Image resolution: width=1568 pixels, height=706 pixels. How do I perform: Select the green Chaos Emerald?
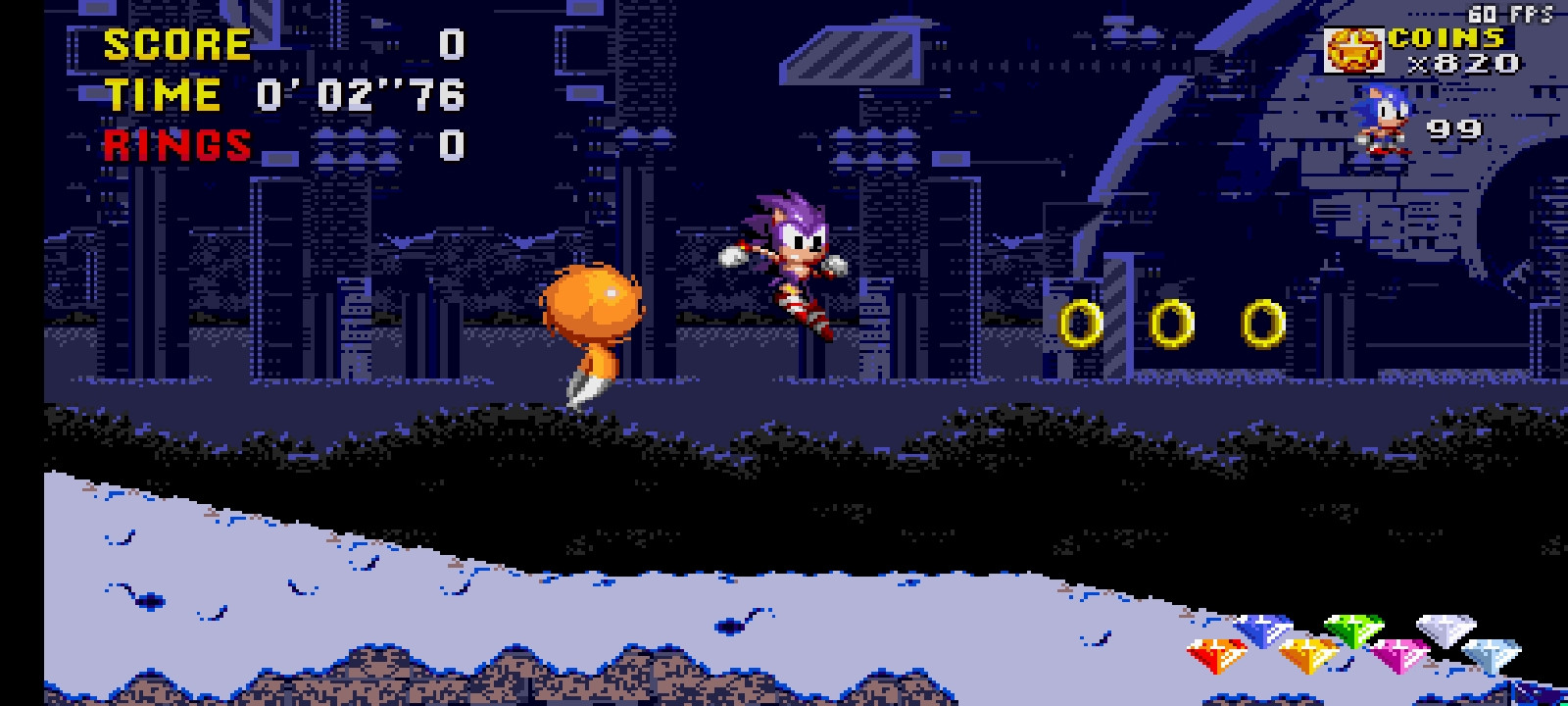tap(1355, 632)
